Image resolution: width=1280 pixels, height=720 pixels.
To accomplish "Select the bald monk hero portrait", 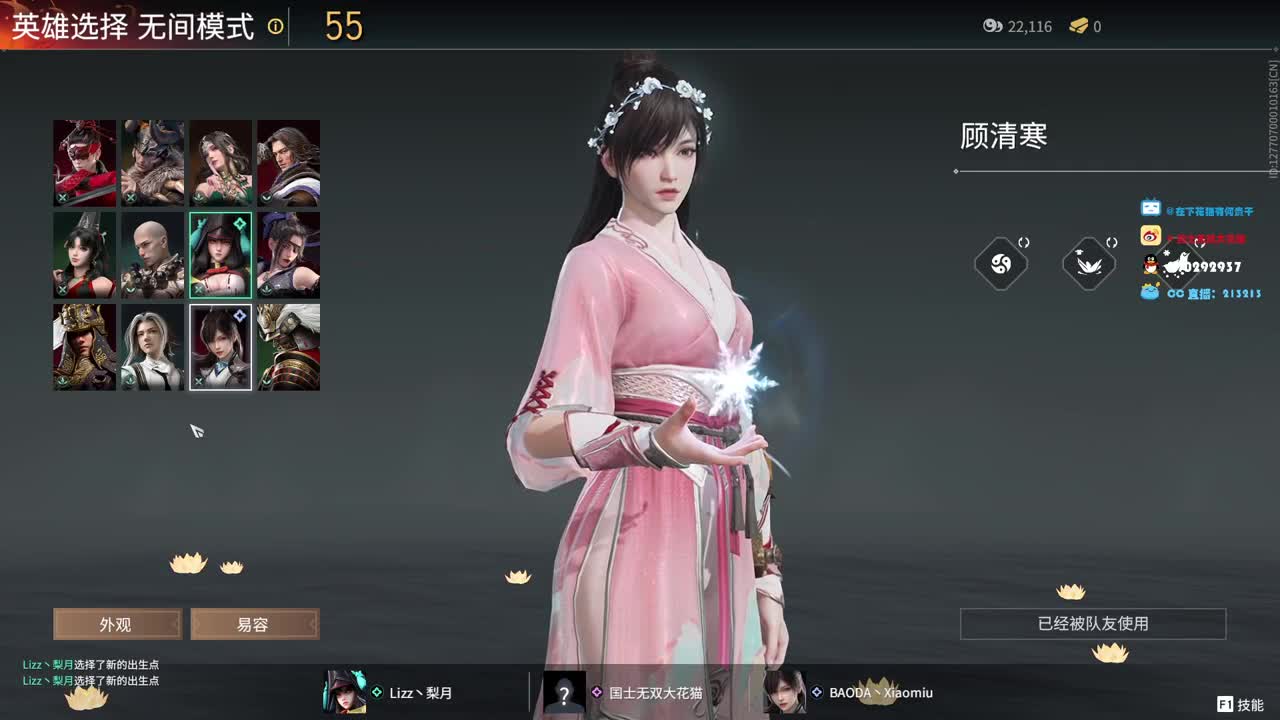I will tap(152, 254).
